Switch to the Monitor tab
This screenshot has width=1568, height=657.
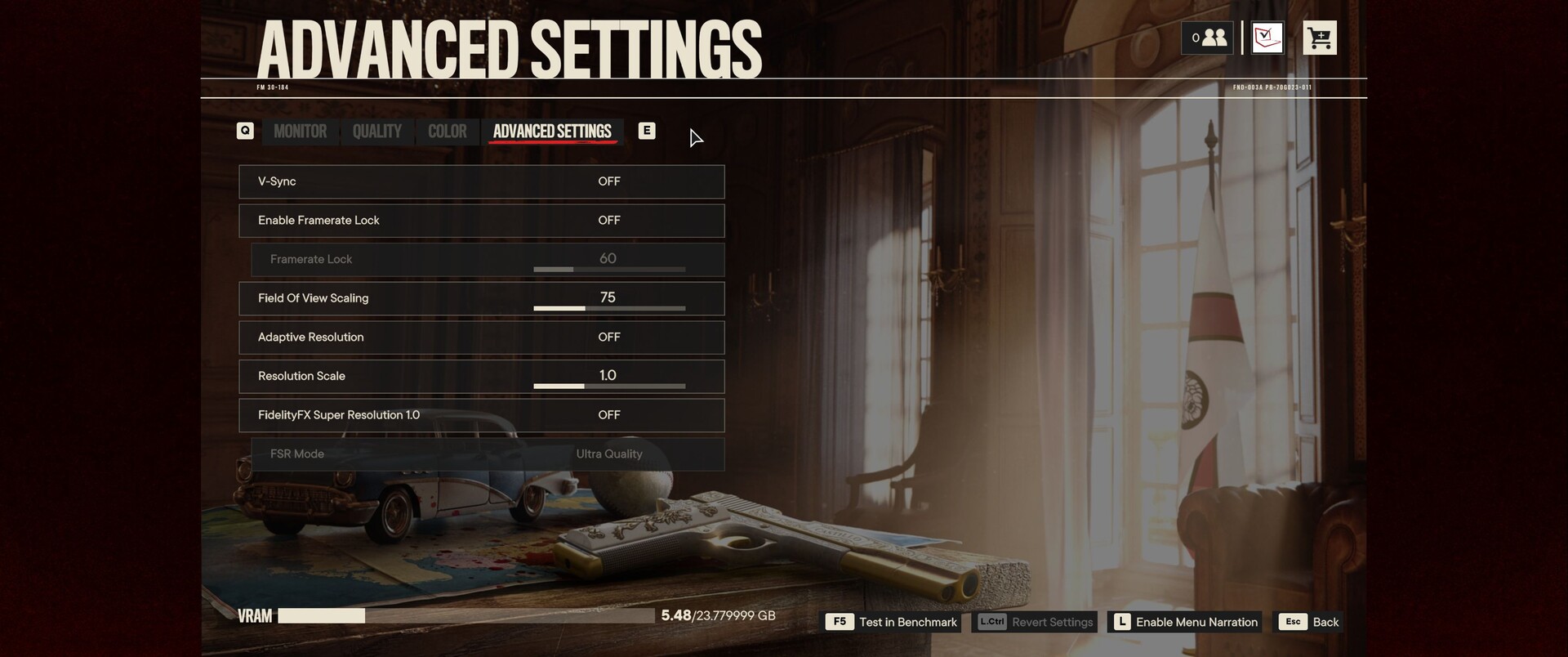300,132
